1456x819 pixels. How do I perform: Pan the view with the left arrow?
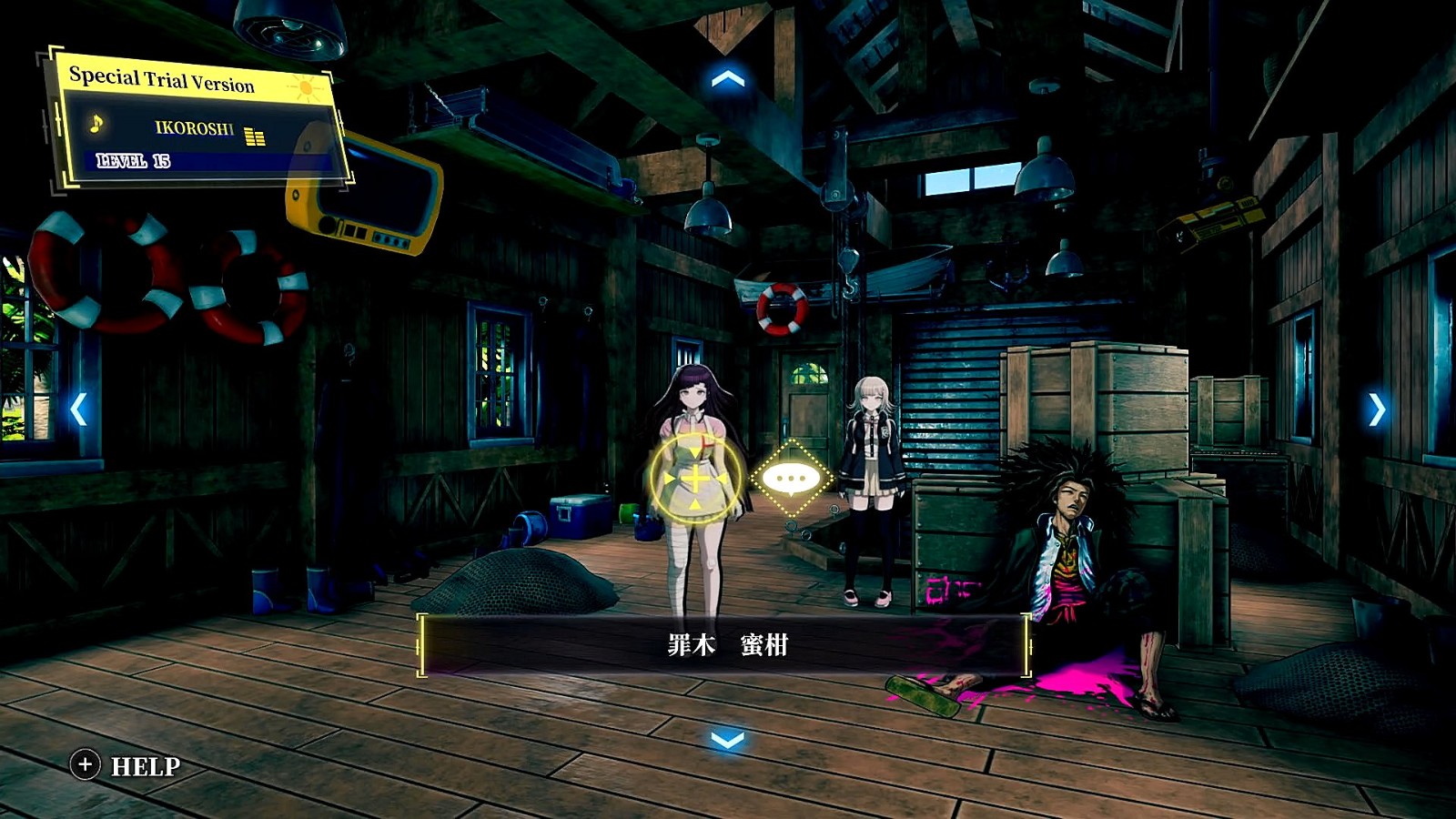pyautogui.click(x=79, y=409)
